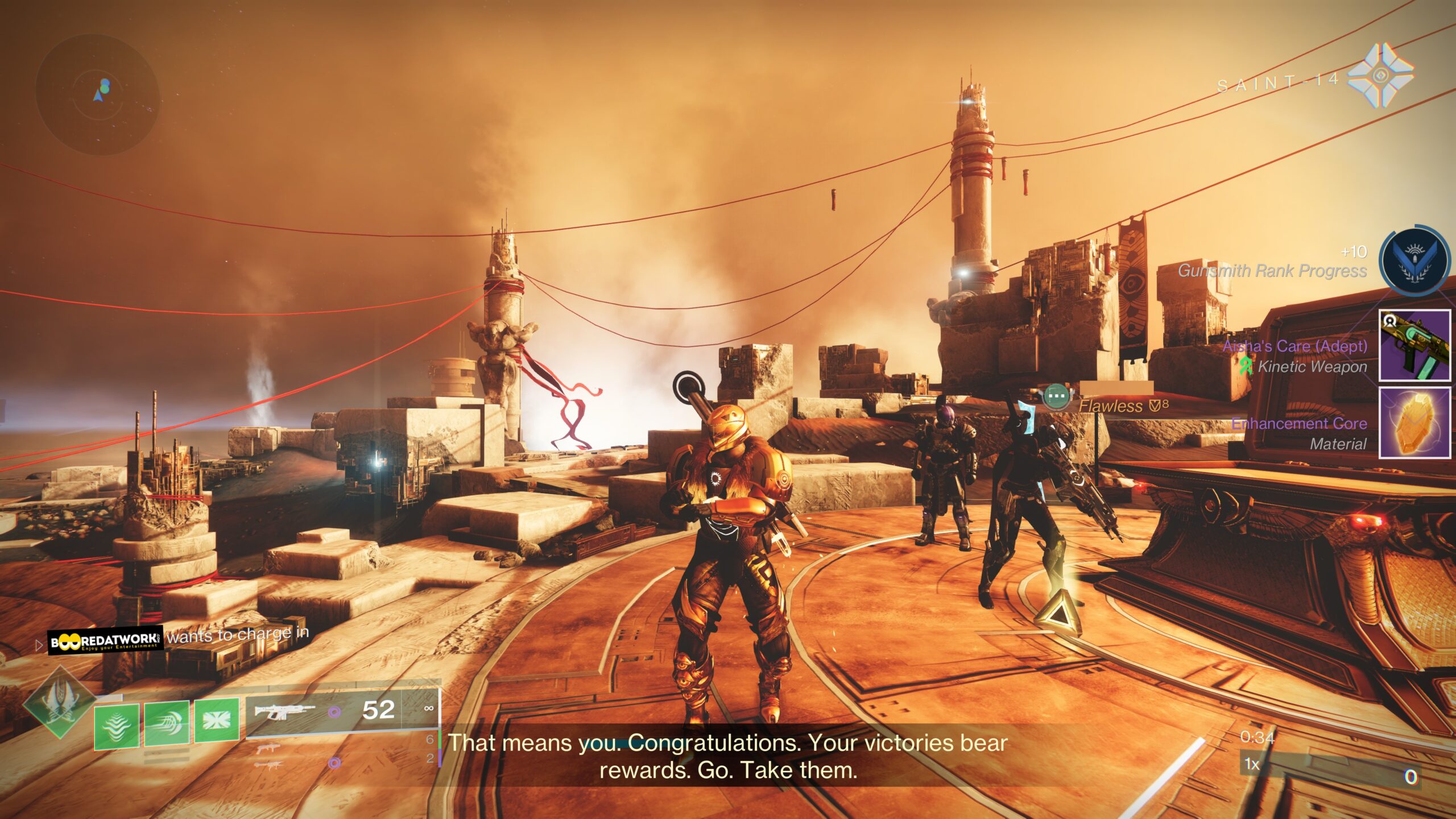Open the Gunsmith Rank Progress emblem
Image resolution: width=1456 pixels, height=819 pixels.
(x=1414, y=263)
